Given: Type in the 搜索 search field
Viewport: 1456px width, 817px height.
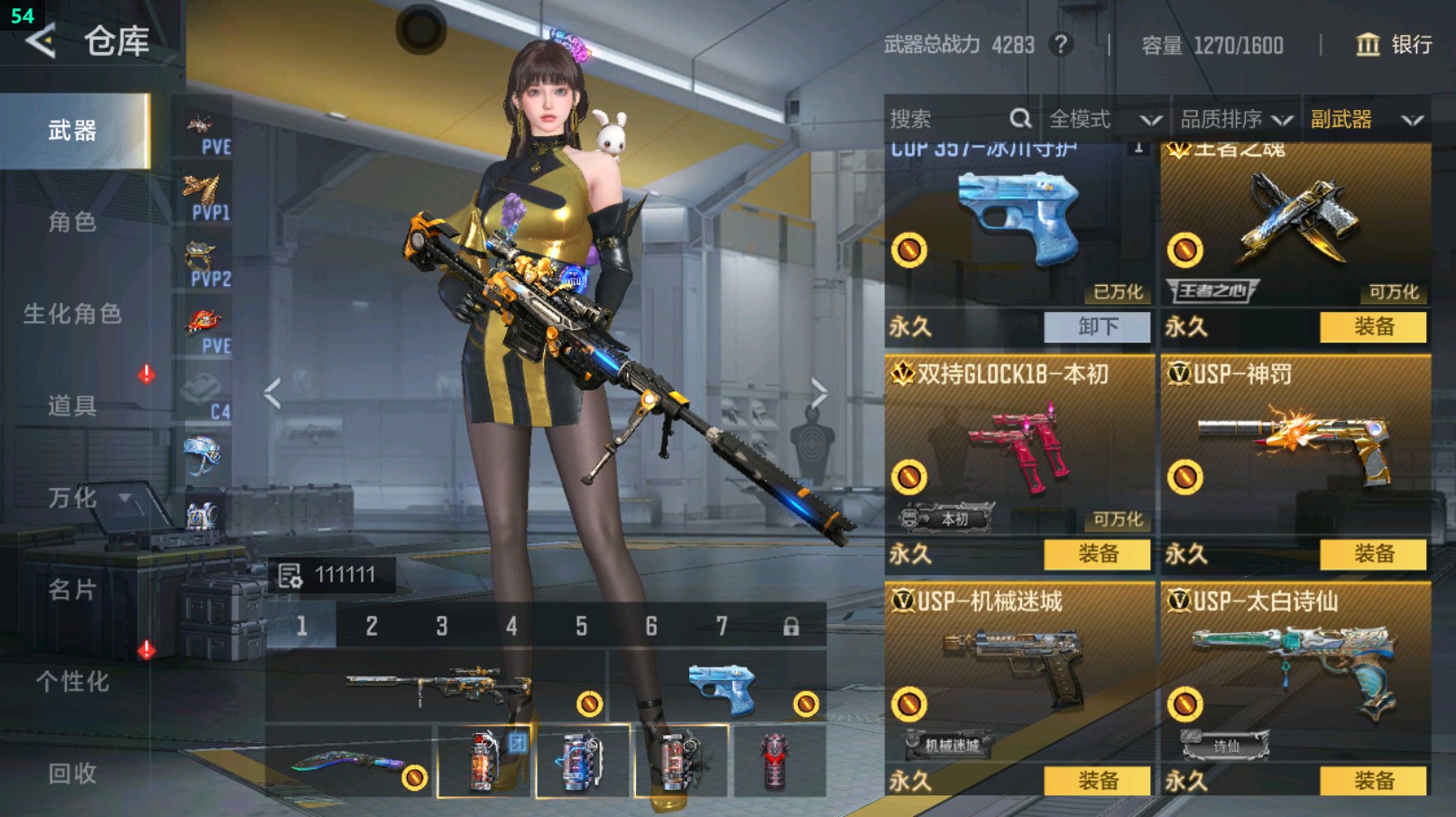Looking at the screenshot, I should tap(947, 119).
